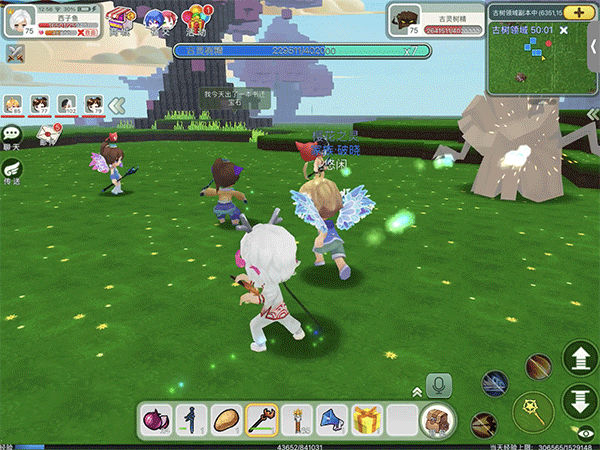
Task: Select the yellow gift box hotbar slot
Action: pyautogui.click(x=366, y=419)
